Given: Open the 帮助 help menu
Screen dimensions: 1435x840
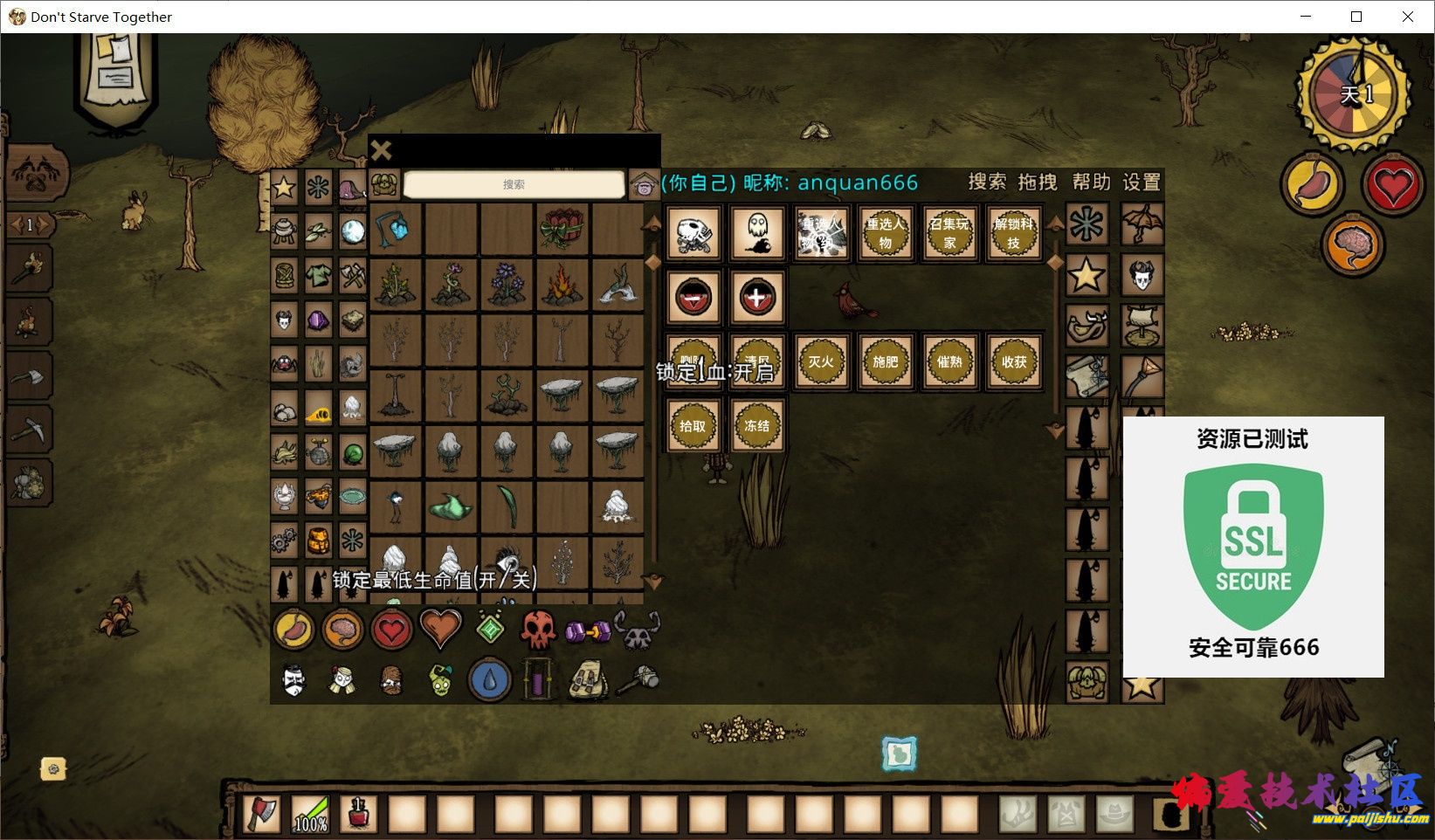Looking at the screenshot, I should point(1091,182).
